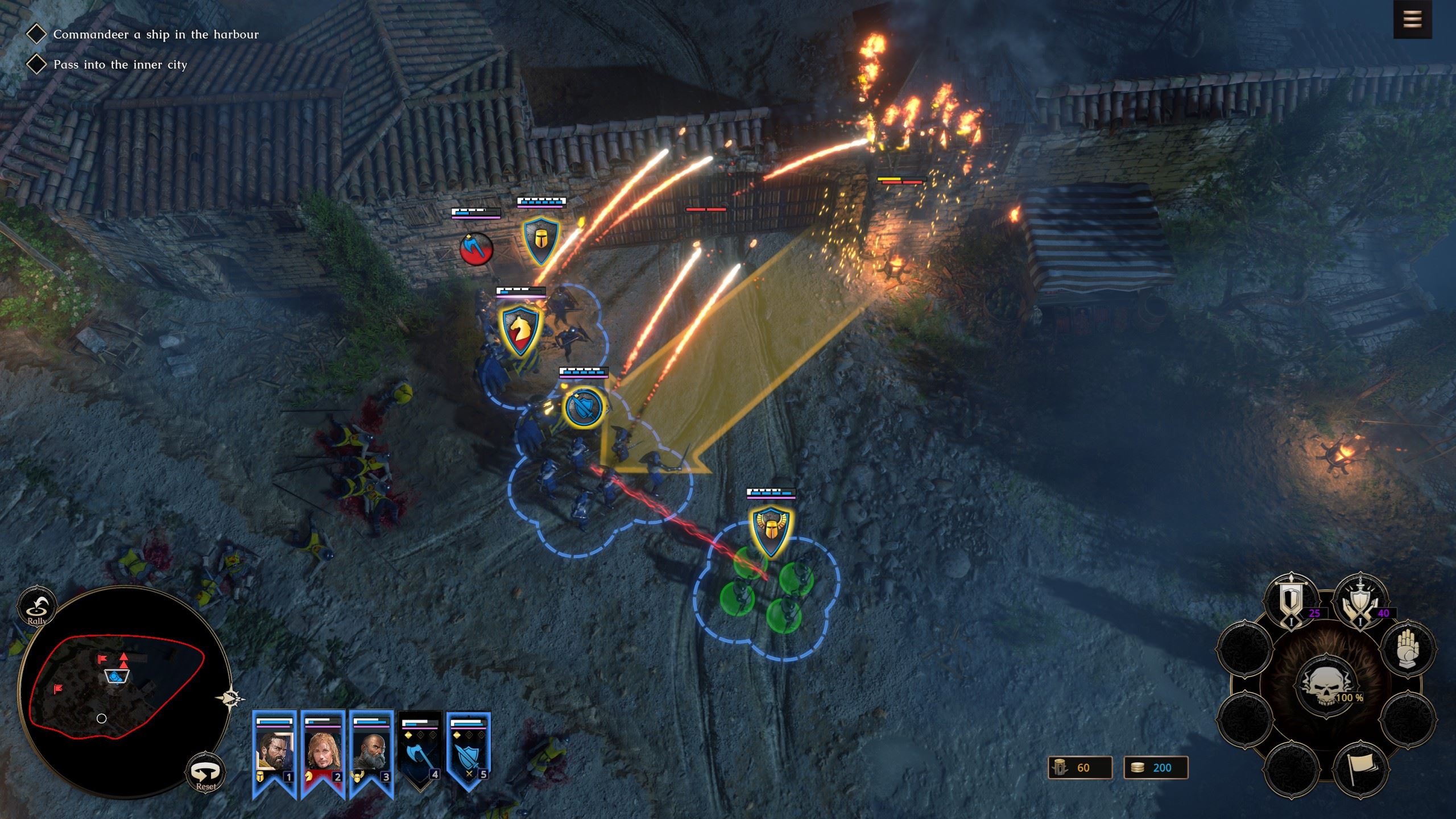Toggle the objective diamond for 'Commandeer a ship'
This screenshot has width=1456, height=819.
click(38, 34)
